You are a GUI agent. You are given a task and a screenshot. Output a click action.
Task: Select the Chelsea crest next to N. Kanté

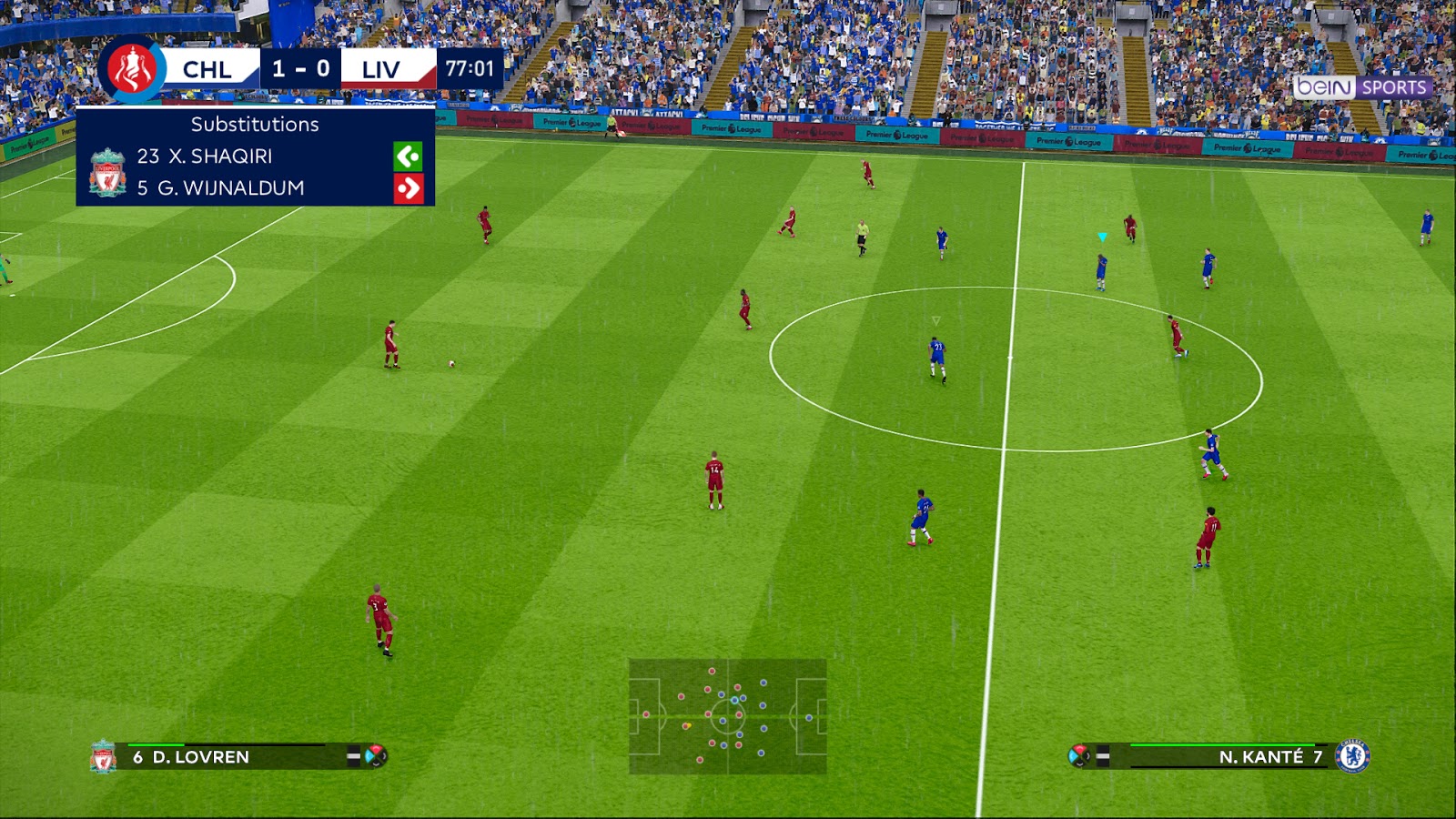point(1353,755)
